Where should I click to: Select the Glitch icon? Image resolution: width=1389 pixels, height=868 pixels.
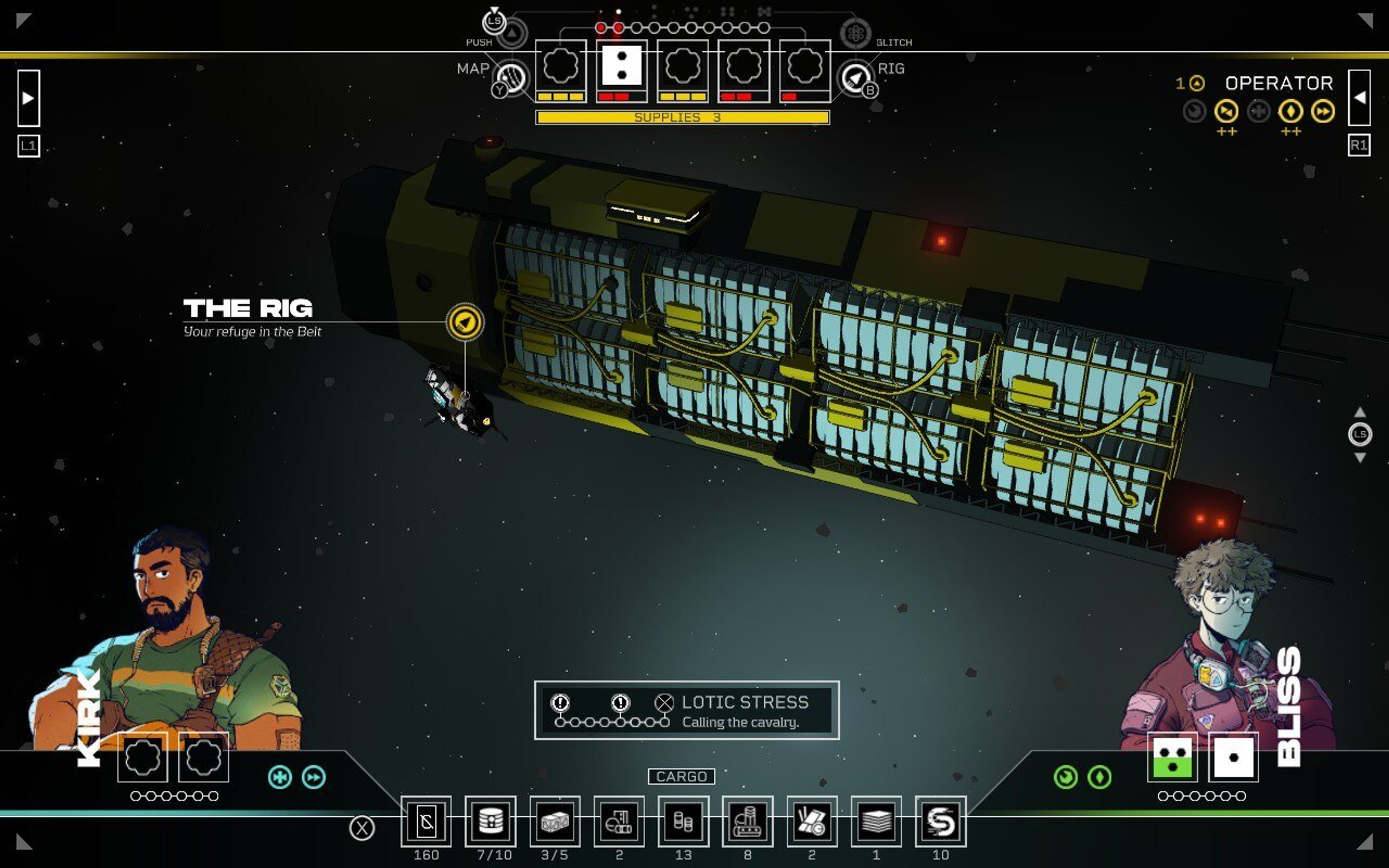[855, 33]
